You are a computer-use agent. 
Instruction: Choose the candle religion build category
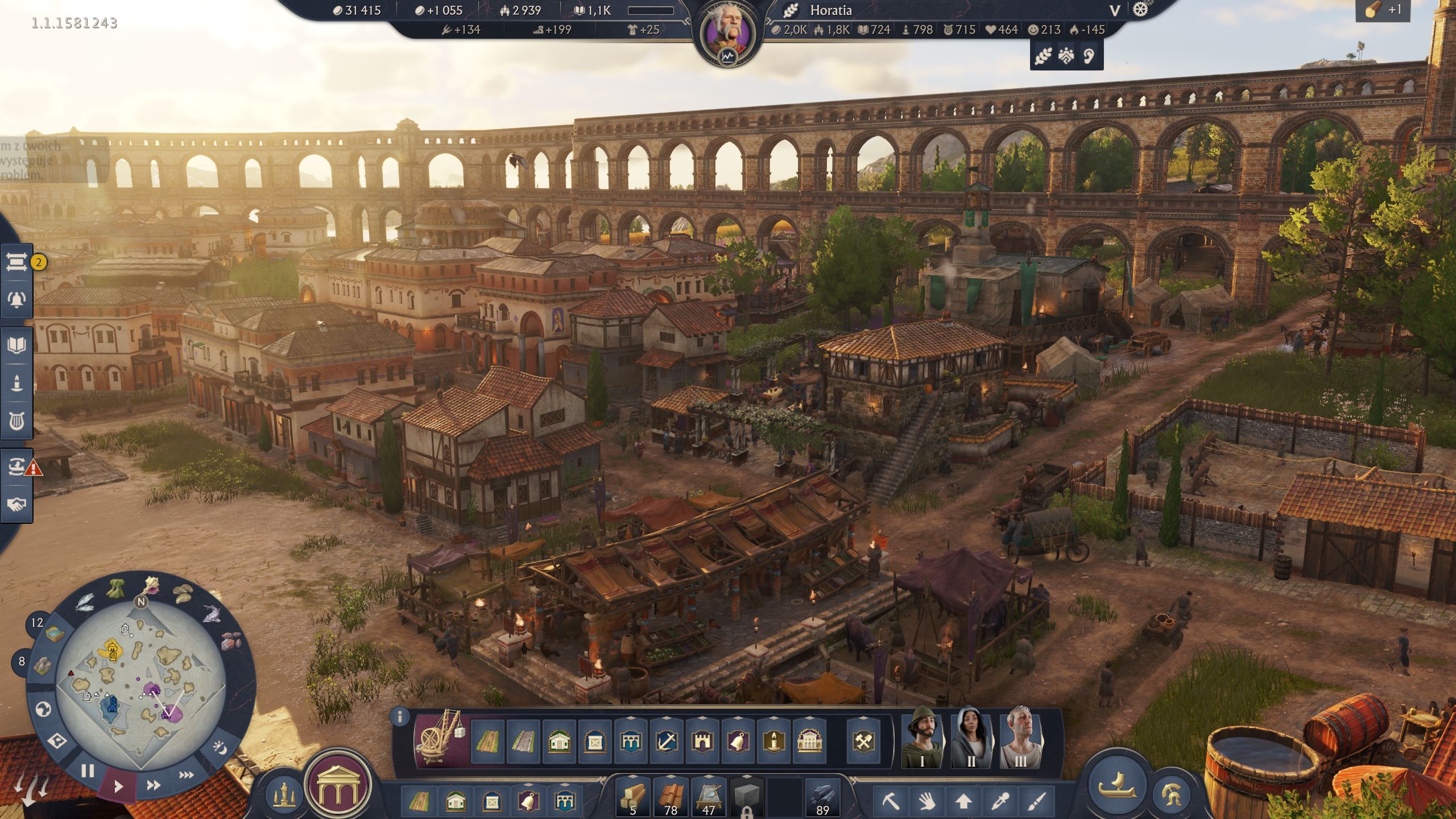[773, 742]
